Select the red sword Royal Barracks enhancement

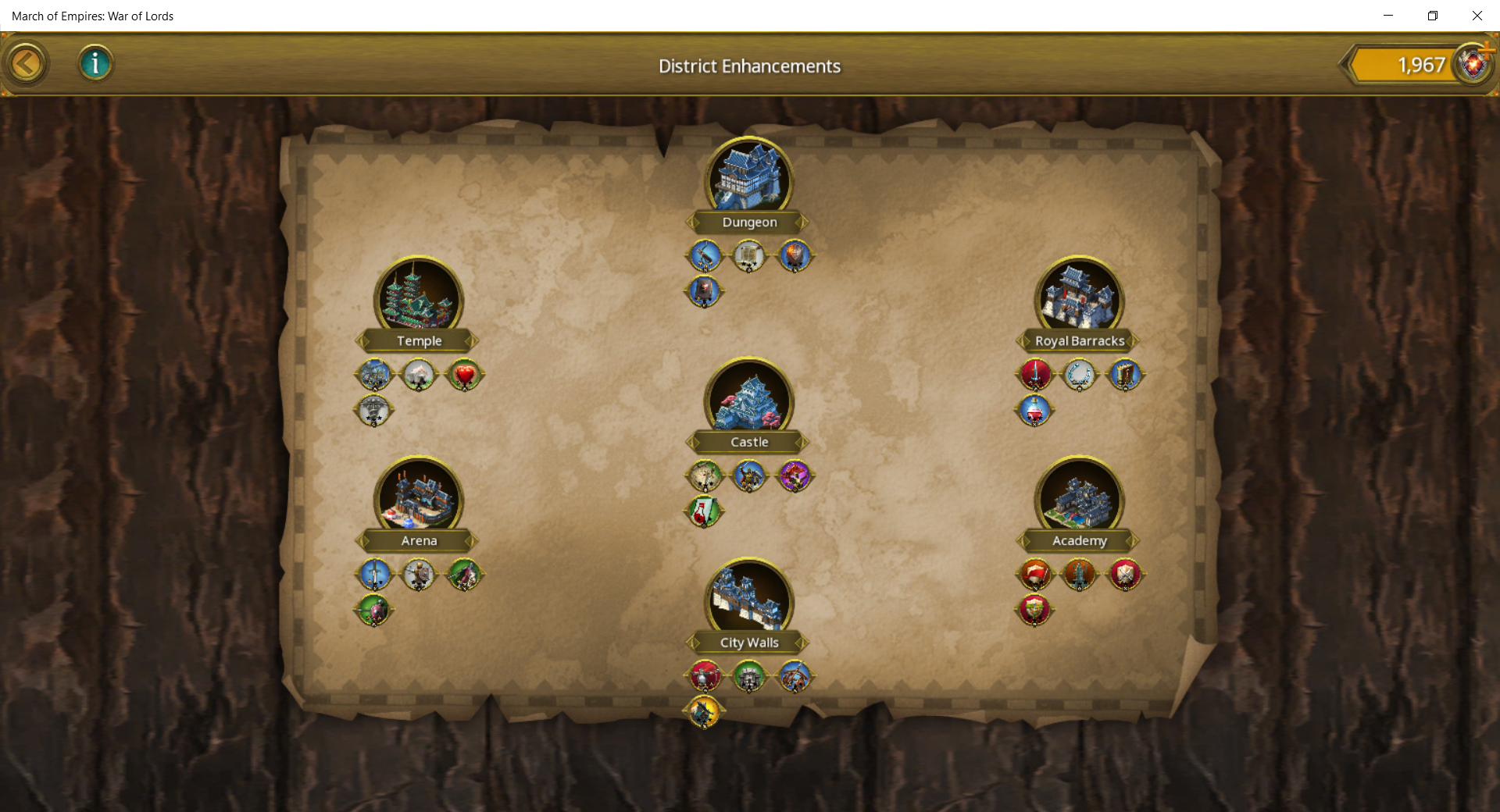click(1035, 375)
